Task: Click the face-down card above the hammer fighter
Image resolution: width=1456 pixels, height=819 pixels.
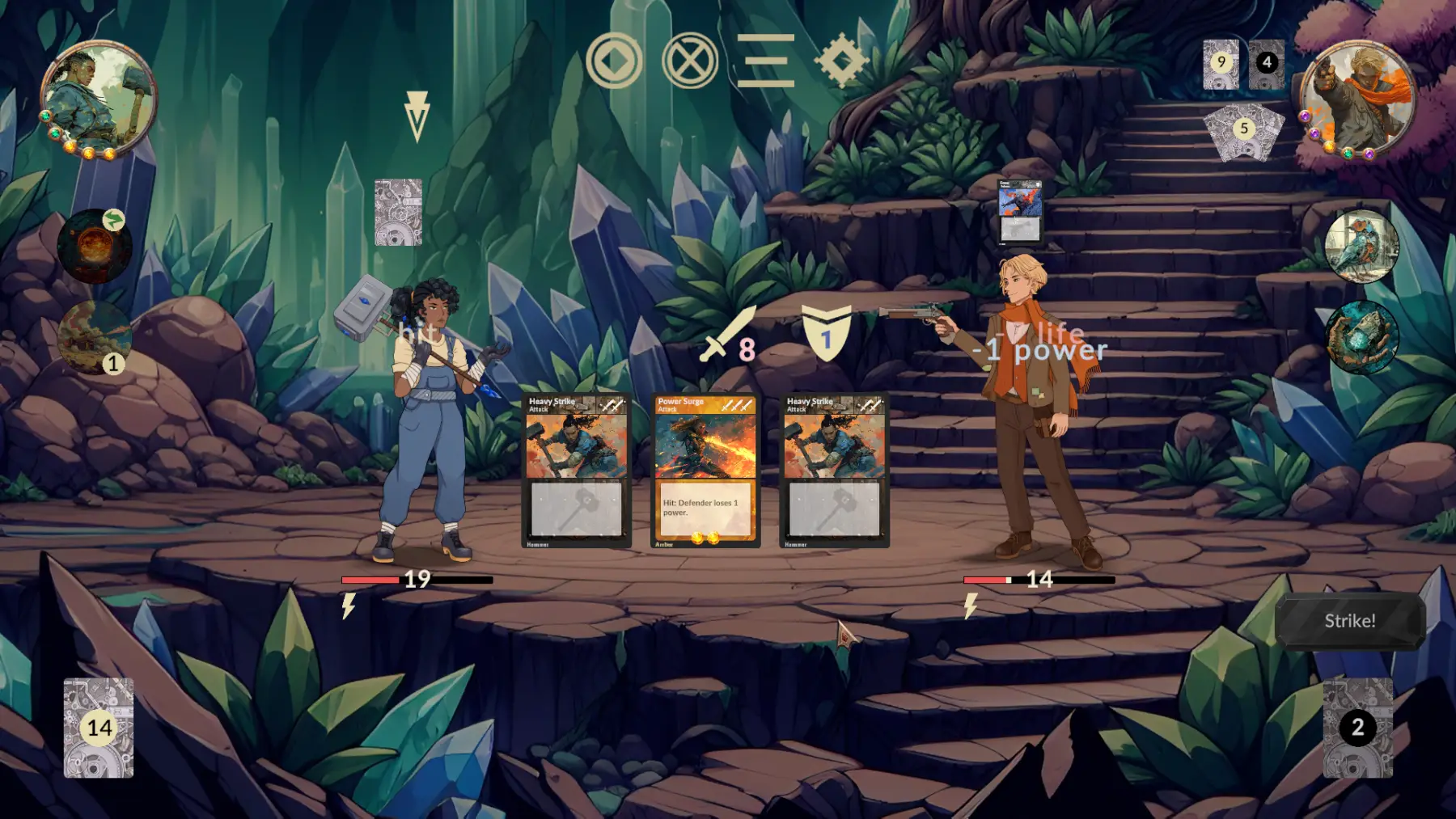Action: coord(398,213)
